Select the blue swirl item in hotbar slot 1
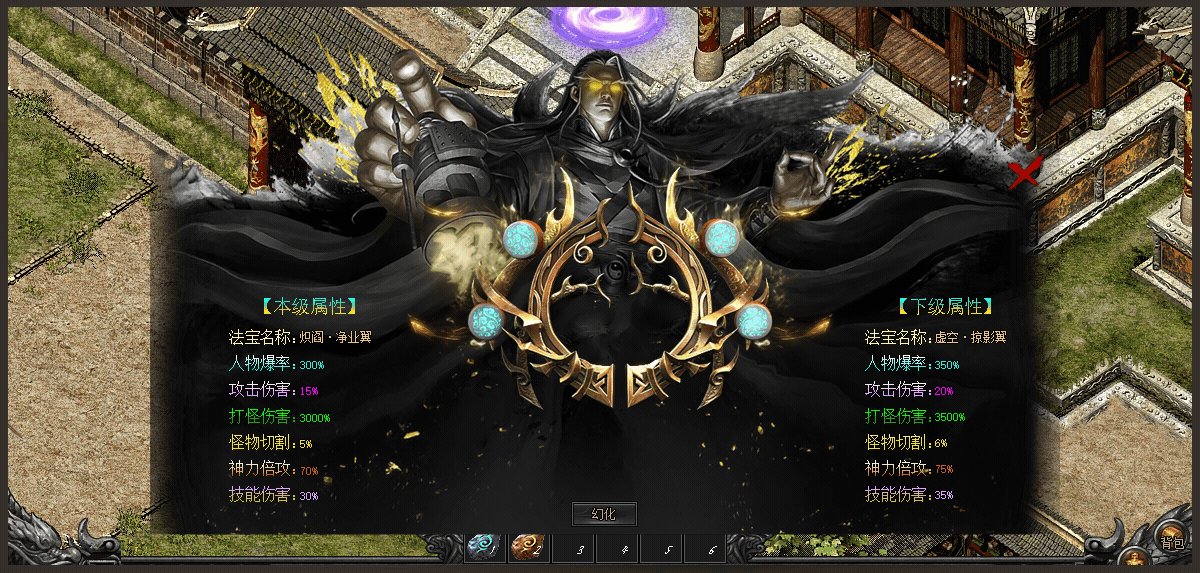The height and width of the screenshot is (573, 1200). coord(484,547)
